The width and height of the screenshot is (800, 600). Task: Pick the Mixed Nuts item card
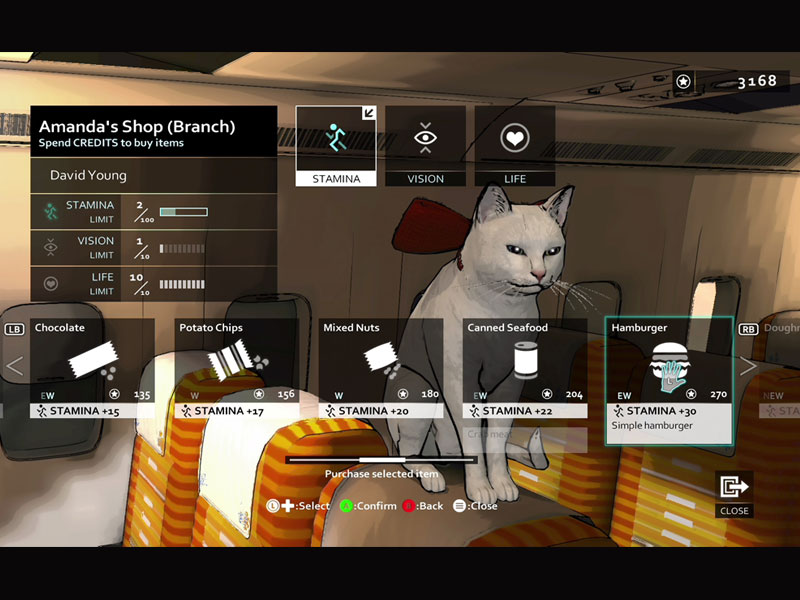pos(380,367)
